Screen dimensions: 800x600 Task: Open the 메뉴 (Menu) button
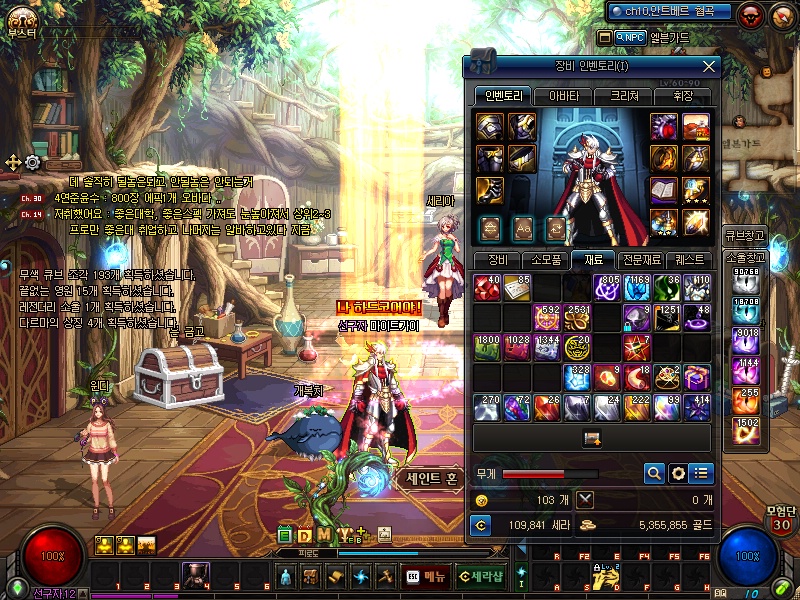(426, 576)
